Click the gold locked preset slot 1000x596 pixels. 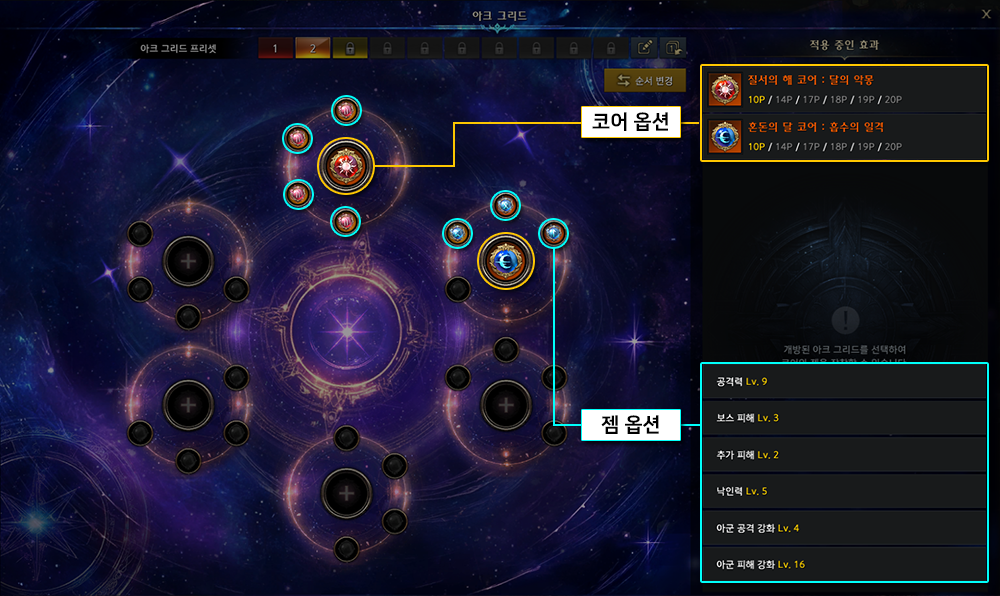point(350,48)
